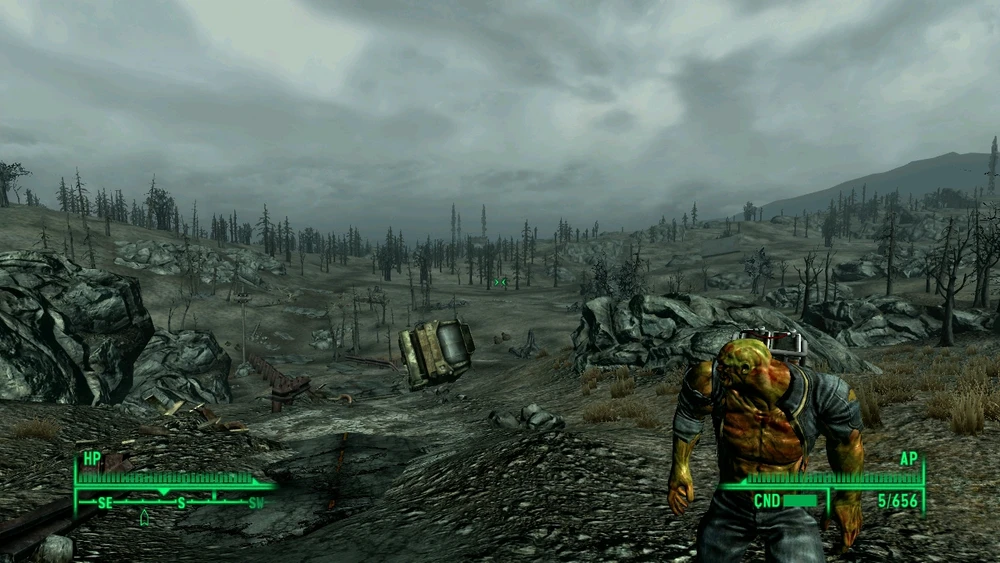Select the hollow arrow marker under the compass

coord(144,517)
